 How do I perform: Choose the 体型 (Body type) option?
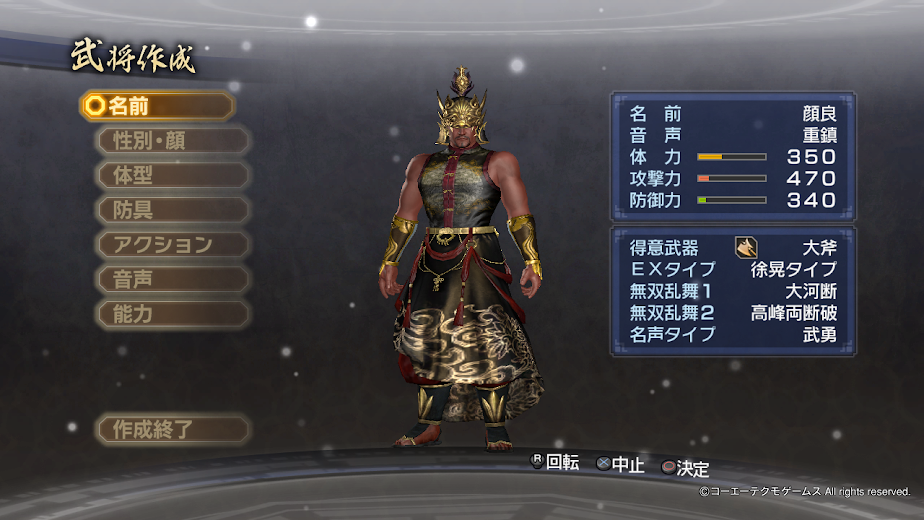point(173,175)
